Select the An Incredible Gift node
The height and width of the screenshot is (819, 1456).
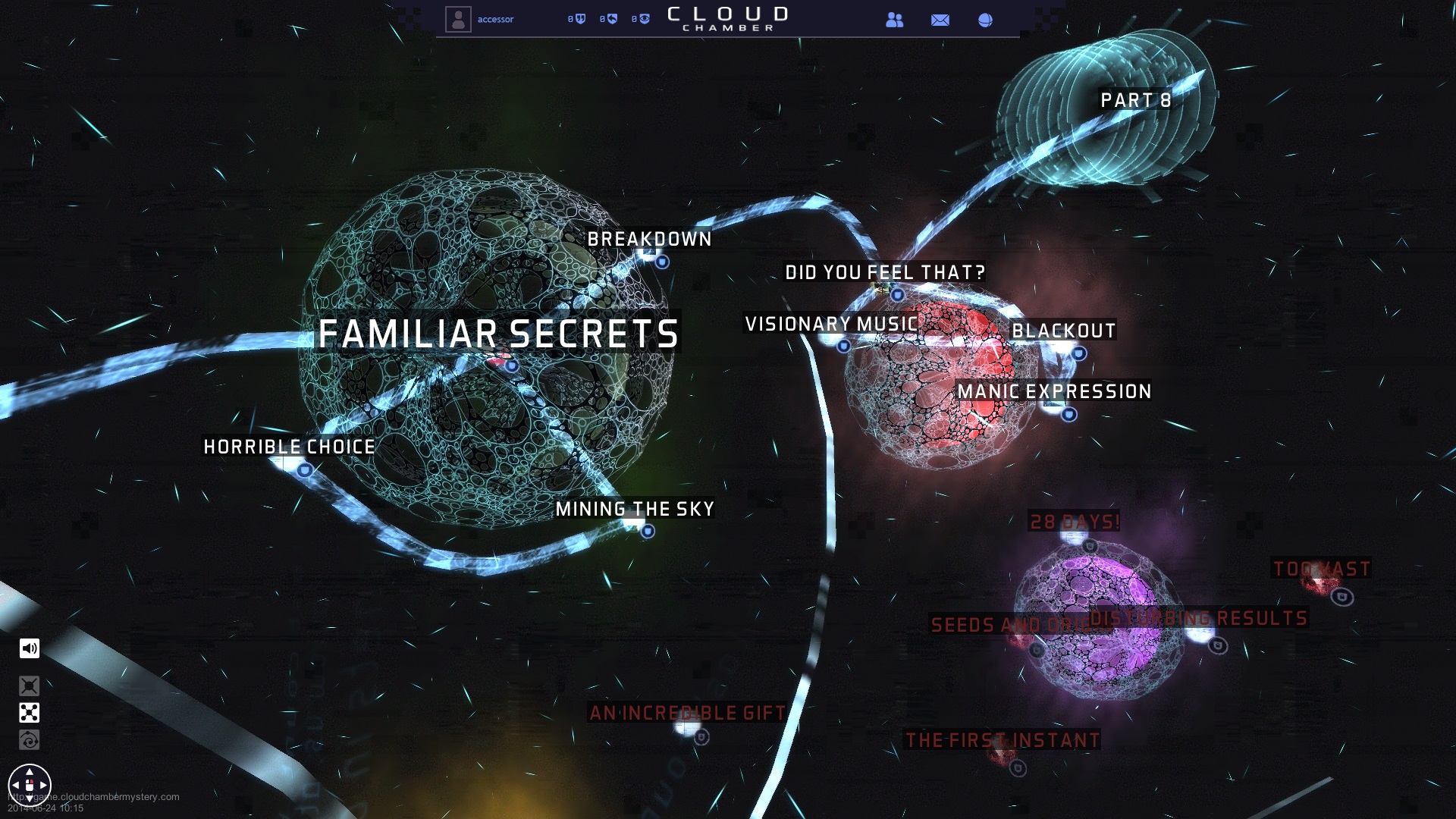pyautogui.click(x=687, y=714)
